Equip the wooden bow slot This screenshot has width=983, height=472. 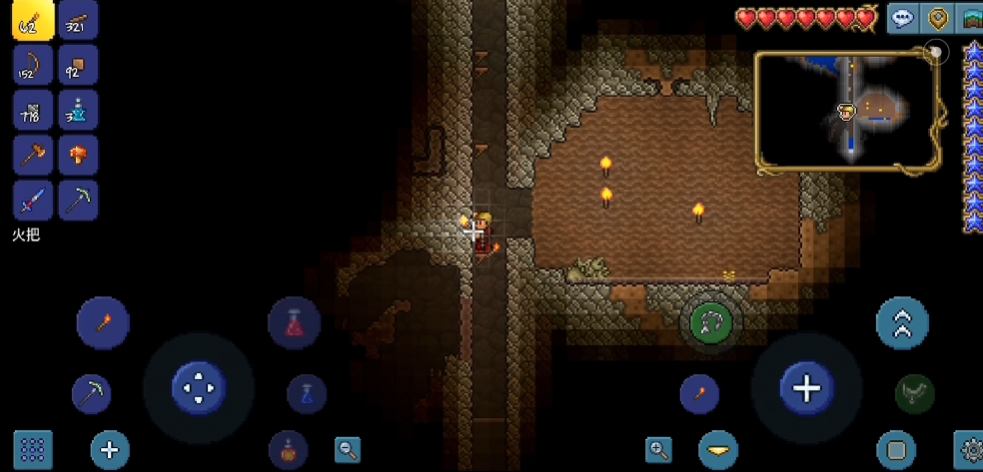[33, 65]
